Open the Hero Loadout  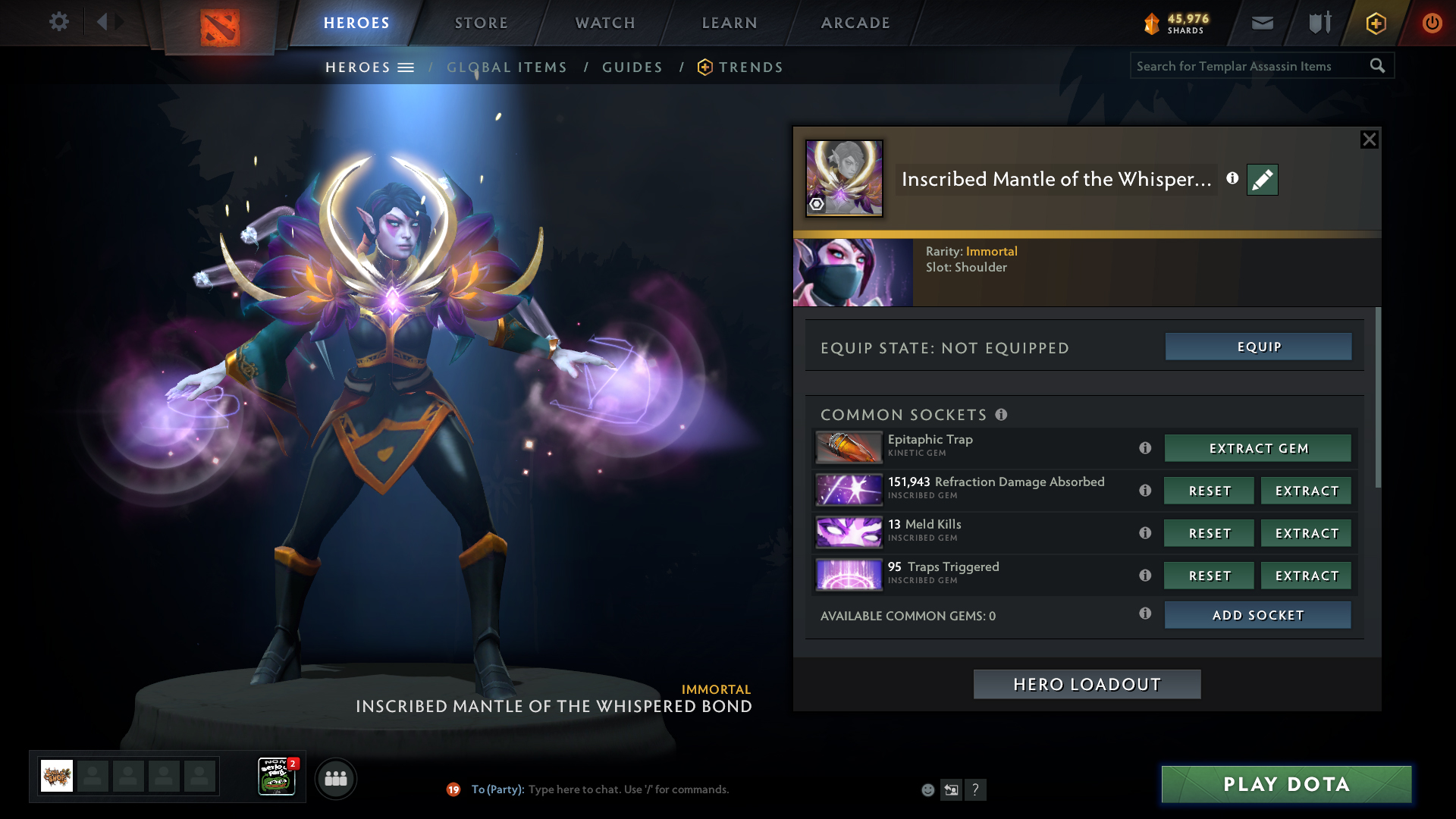[x=1087, y=684]
